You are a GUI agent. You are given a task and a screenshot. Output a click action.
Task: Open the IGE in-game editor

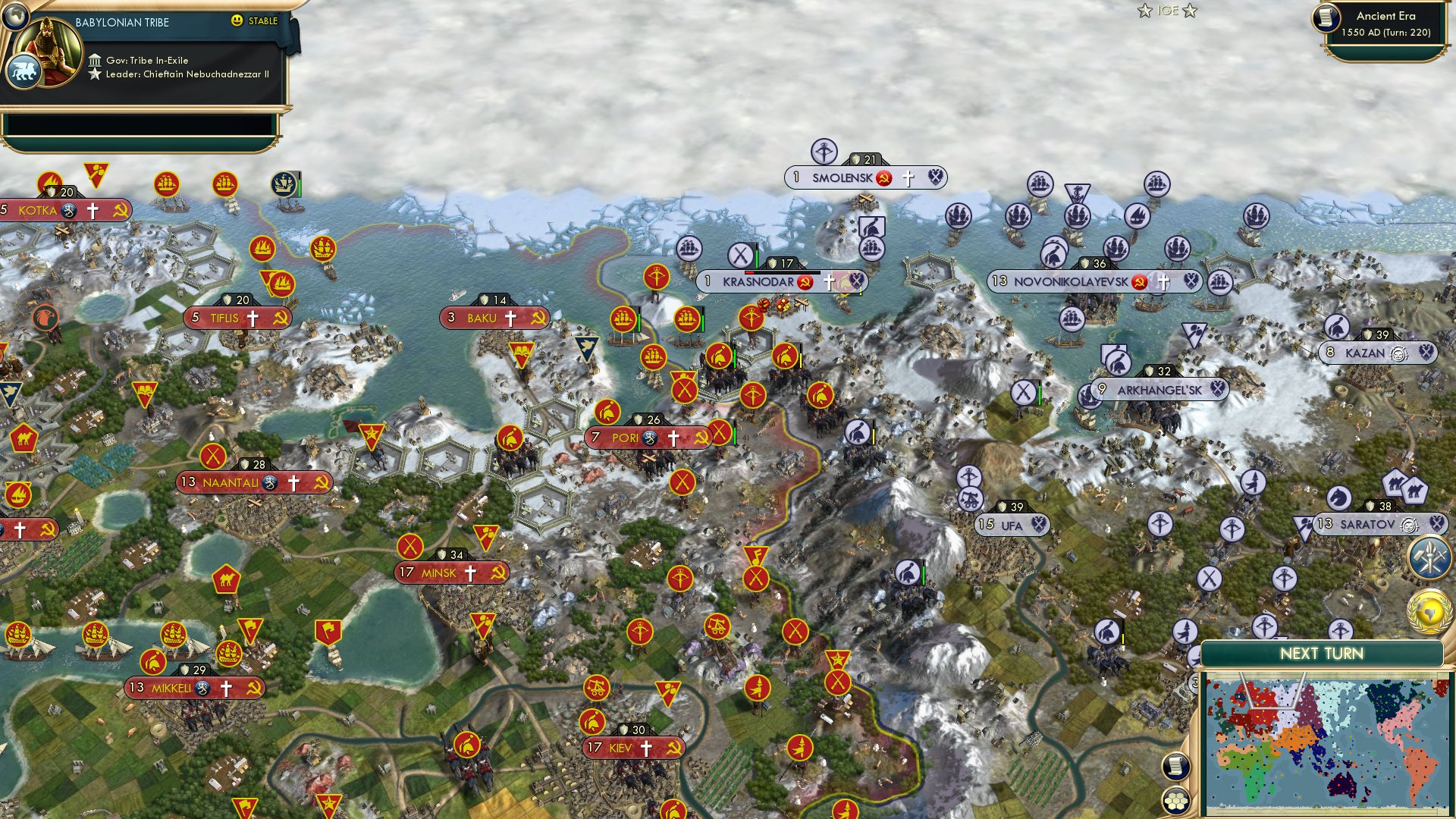click(x=1168, y=11)
